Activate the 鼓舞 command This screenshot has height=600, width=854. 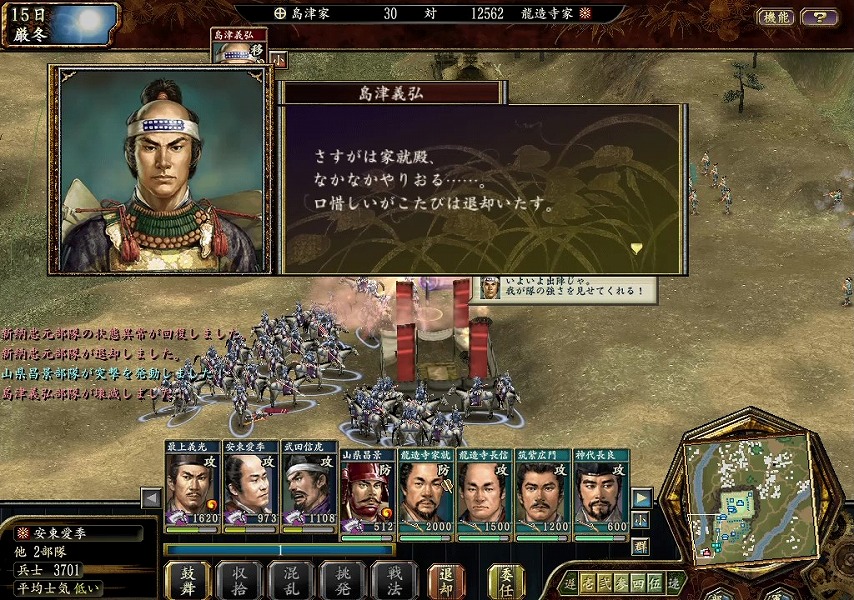187,579
